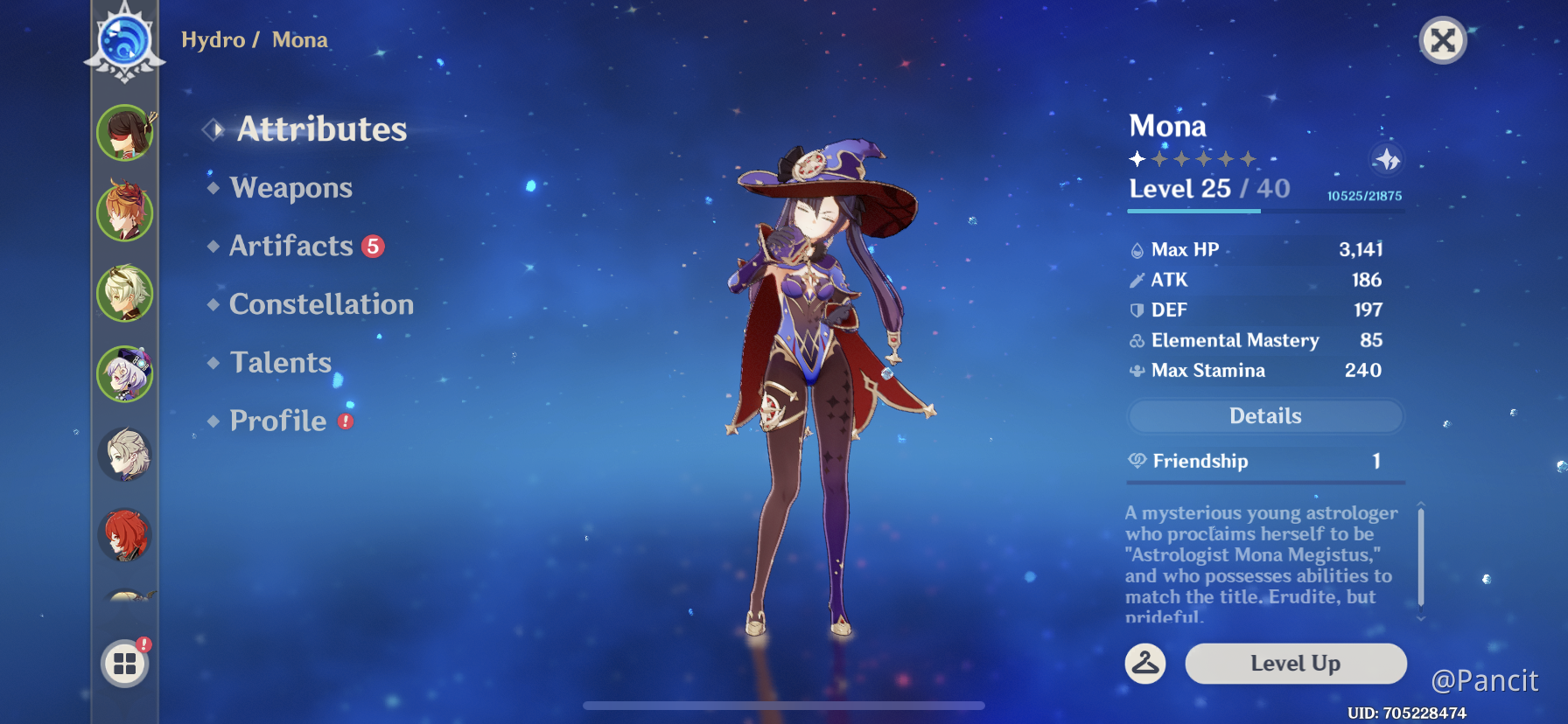Close the character screen
This screenshot has height=724, width=1568.
pos(1442,40)
